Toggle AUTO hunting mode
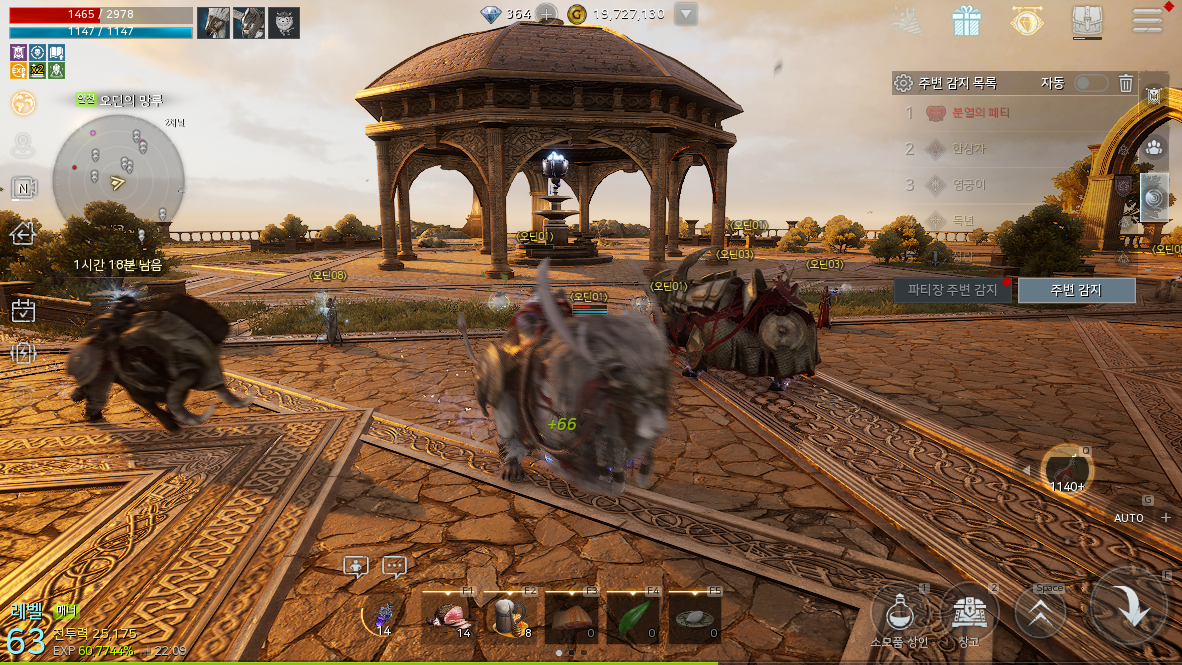This screenshot has height=665, width=1182. [1129, 518]
